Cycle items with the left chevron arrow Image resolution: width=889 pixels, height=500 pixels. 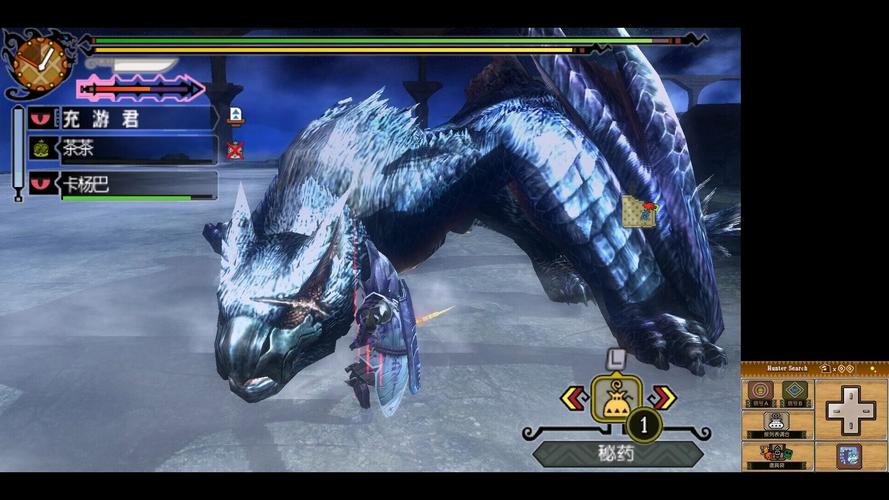point(574,399)
